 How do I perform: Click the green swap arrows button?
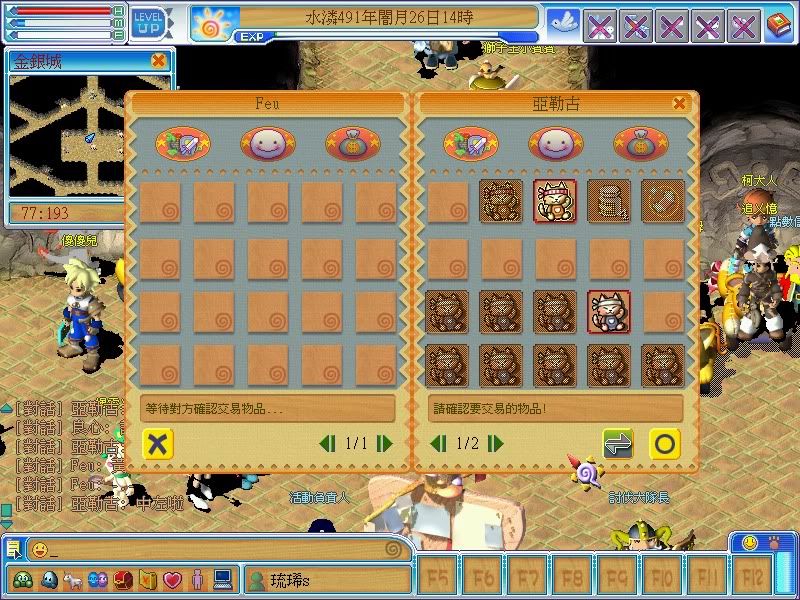tap(618, 443)
